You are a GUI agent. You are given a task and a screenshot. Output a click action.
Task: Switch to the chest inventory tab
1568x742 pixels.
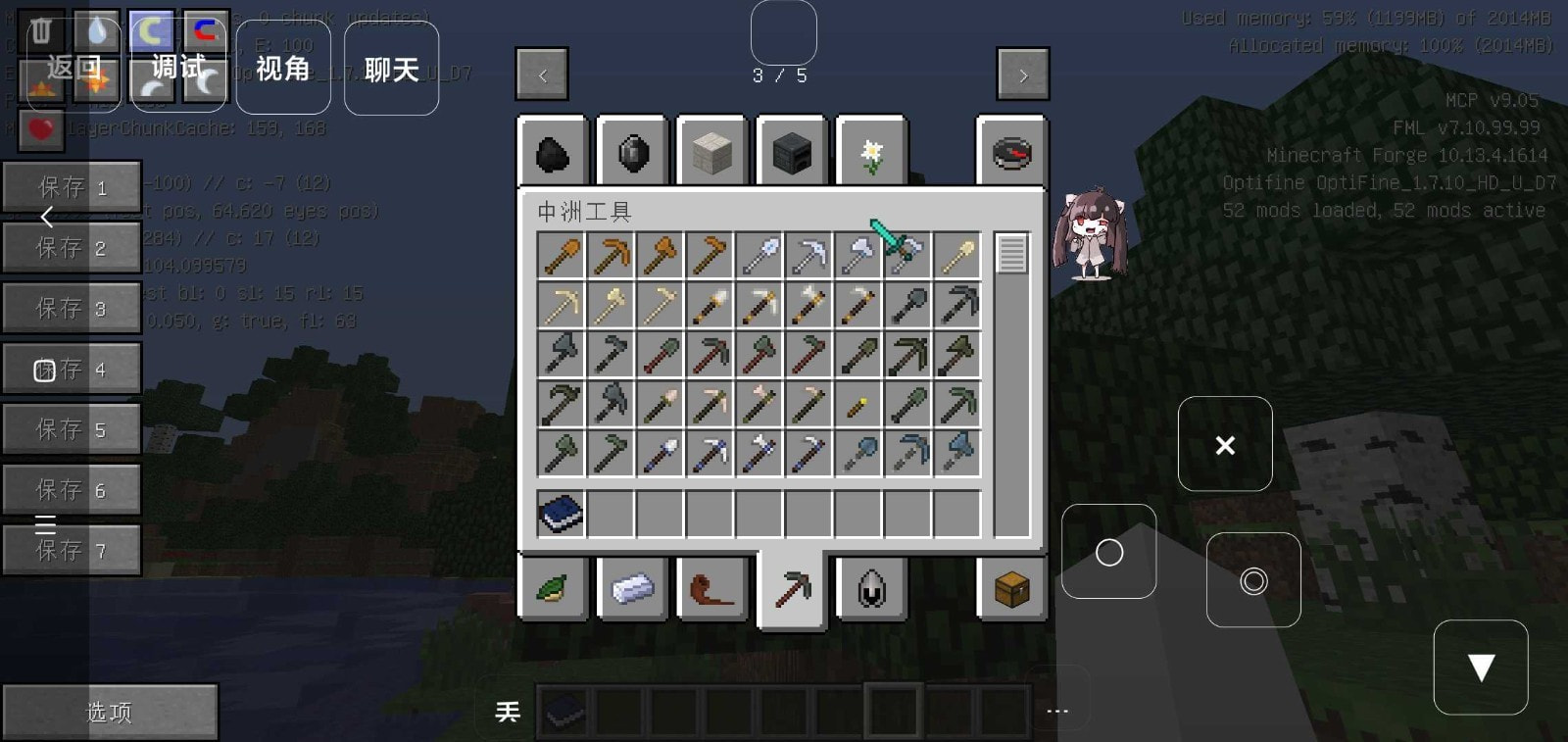(1011, 588)
